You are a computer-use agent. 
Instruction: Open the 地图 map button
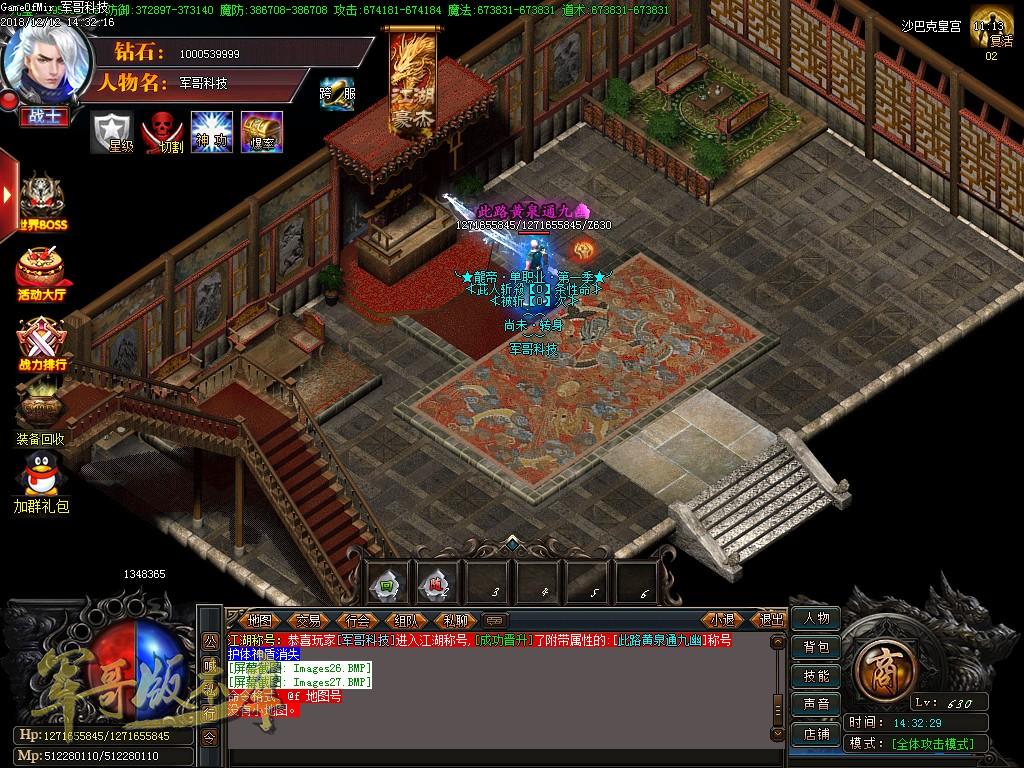[259, 620]
